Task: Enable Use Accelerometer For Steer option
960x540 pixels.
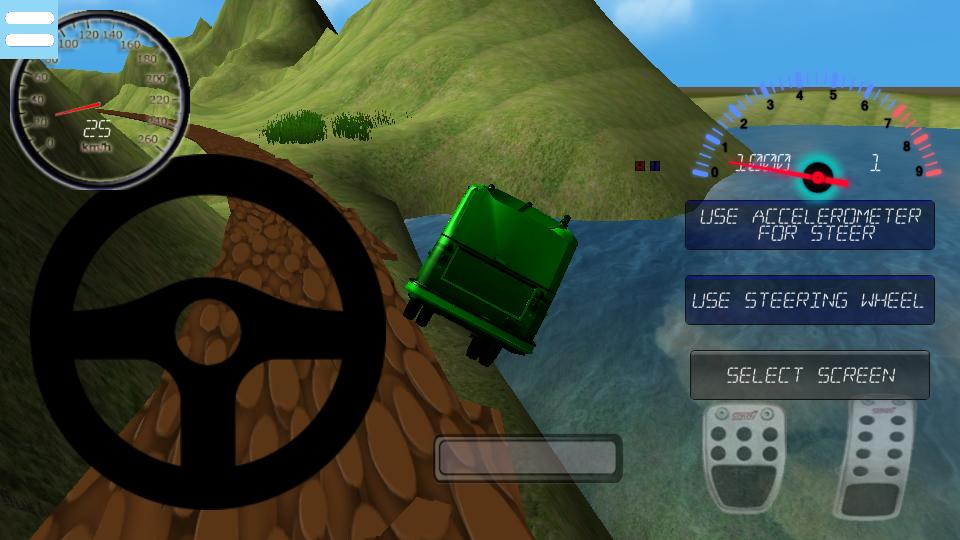Action: [x=809, y=225]
